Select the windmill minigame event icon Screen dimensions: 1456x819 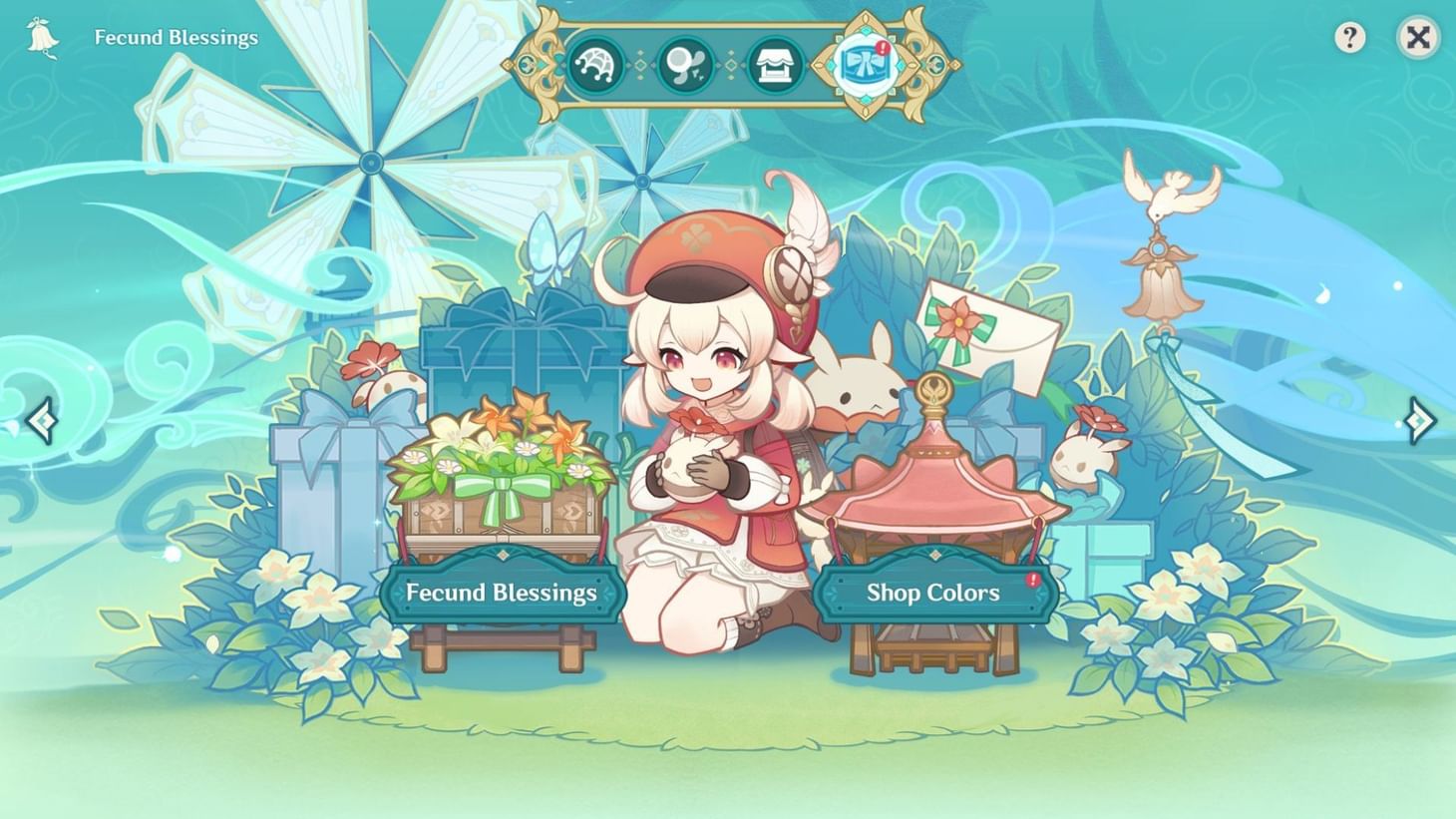pyautogui.click(x=596, y=63)
